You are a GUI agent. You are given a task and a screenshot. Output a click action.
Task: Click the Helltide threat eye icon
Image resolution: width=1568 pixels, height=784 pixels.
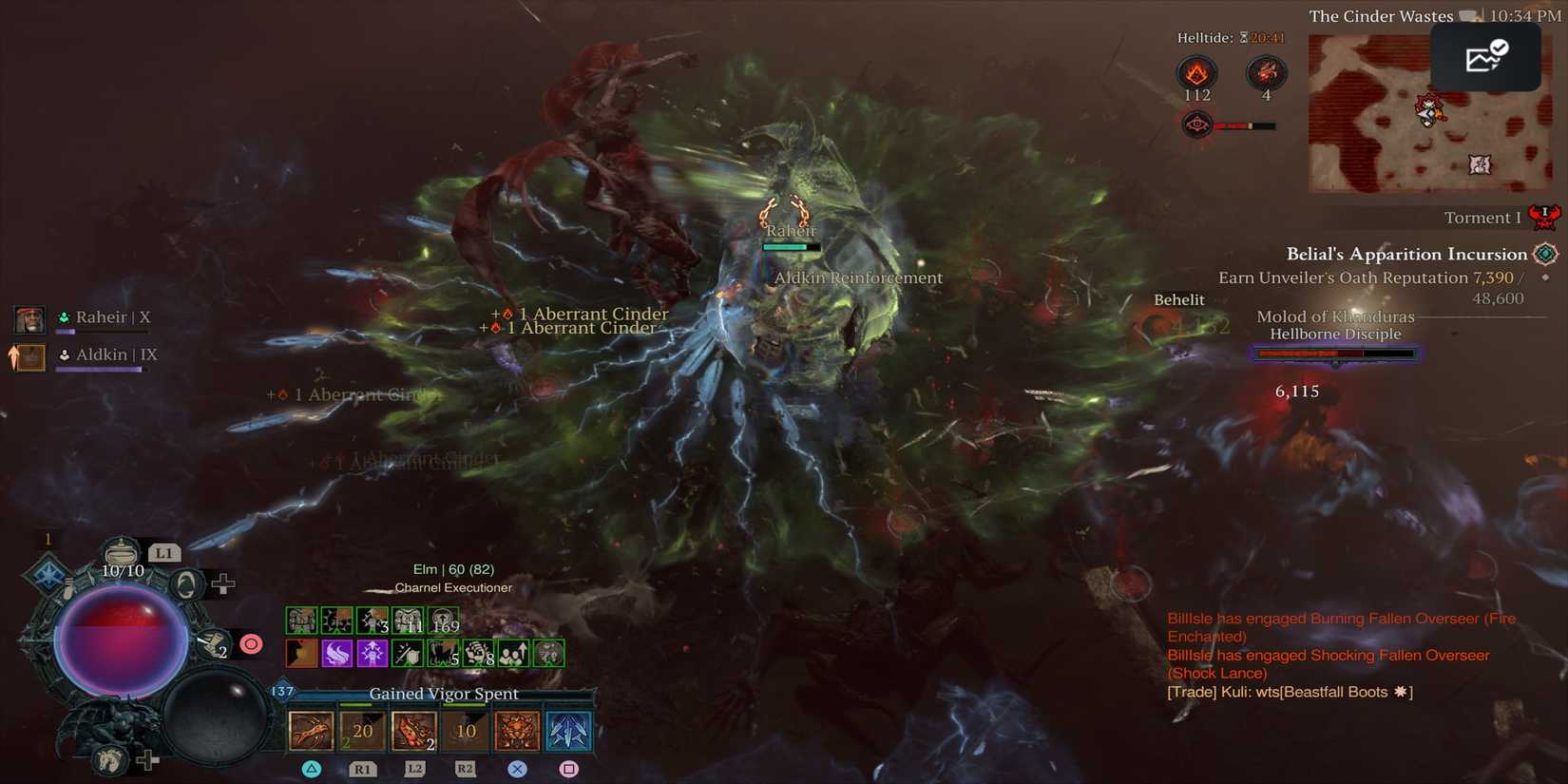1195,124
